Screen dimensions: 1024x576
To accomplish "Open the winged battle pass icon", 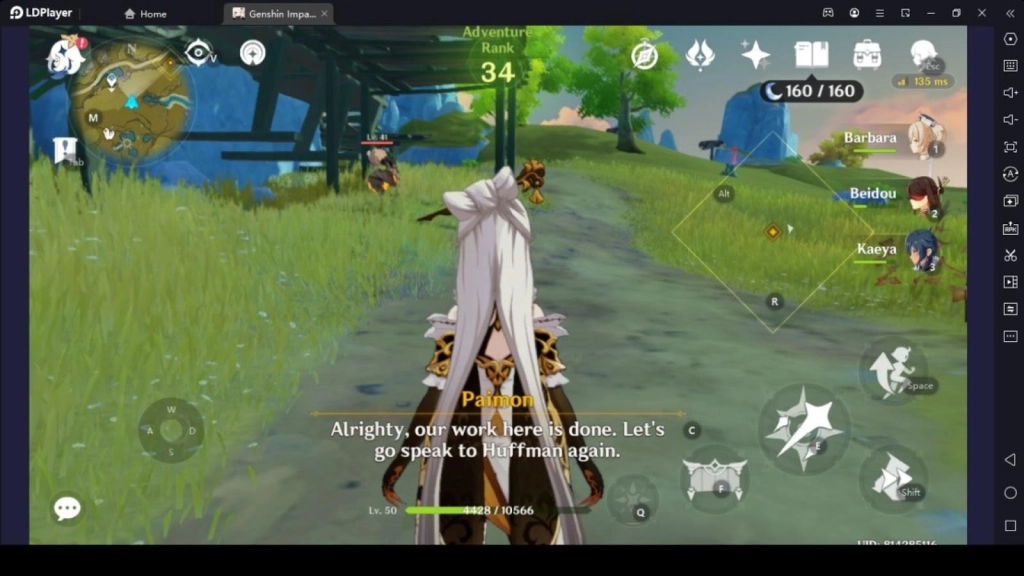I will tap(700, 55).
